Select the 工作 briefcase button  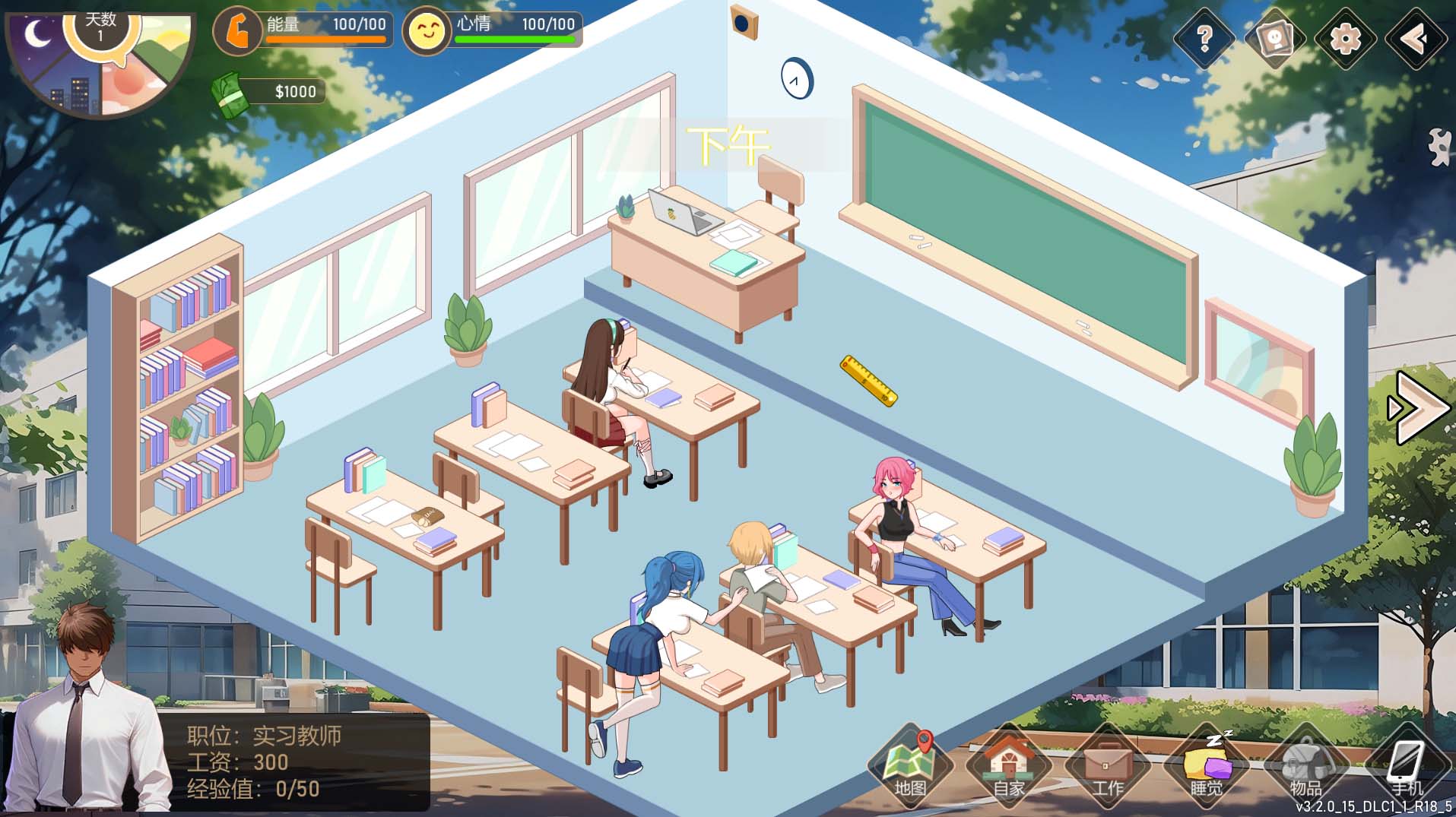[x=1108, y=766]
